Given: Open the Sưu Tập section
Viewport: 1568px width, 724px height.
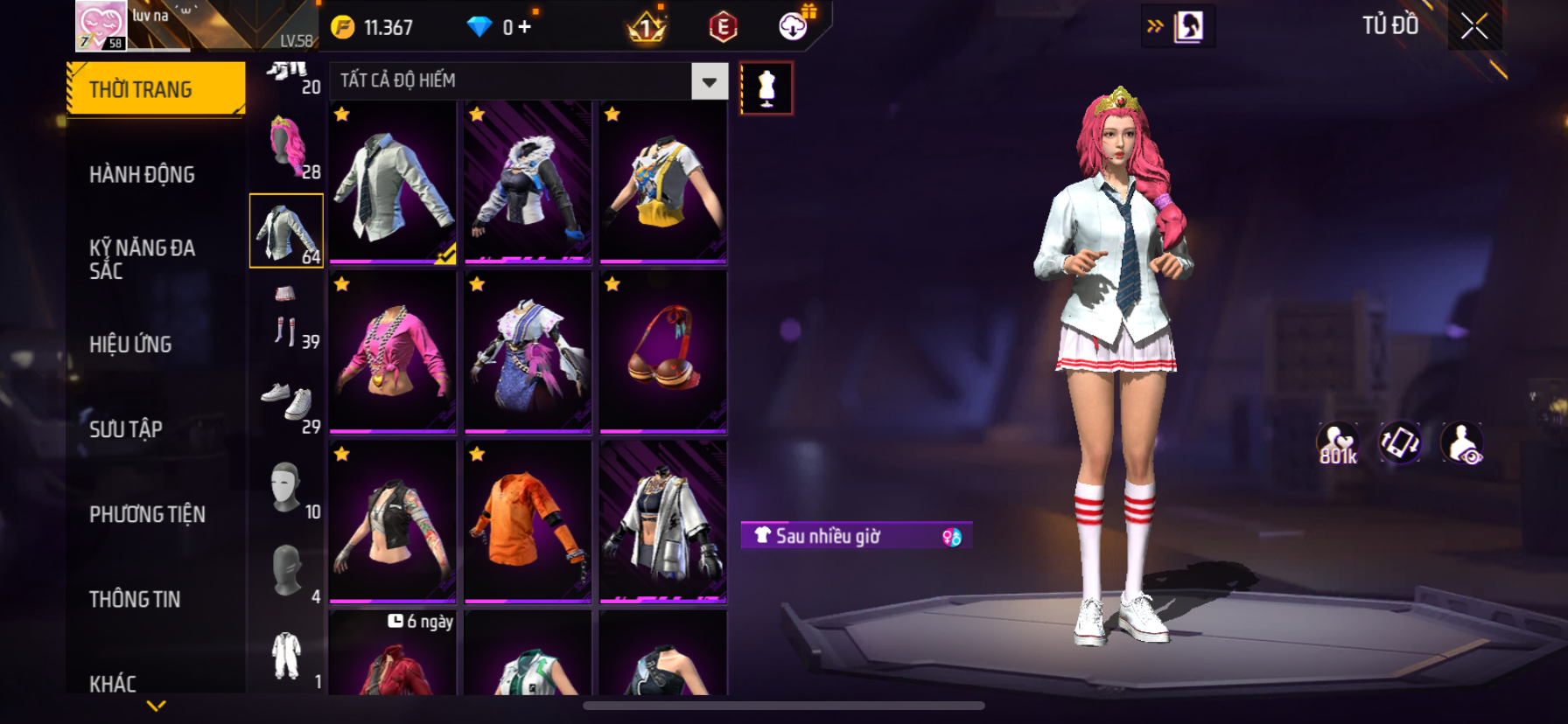Looking at the screenshot, I should (x=126, y=429).
